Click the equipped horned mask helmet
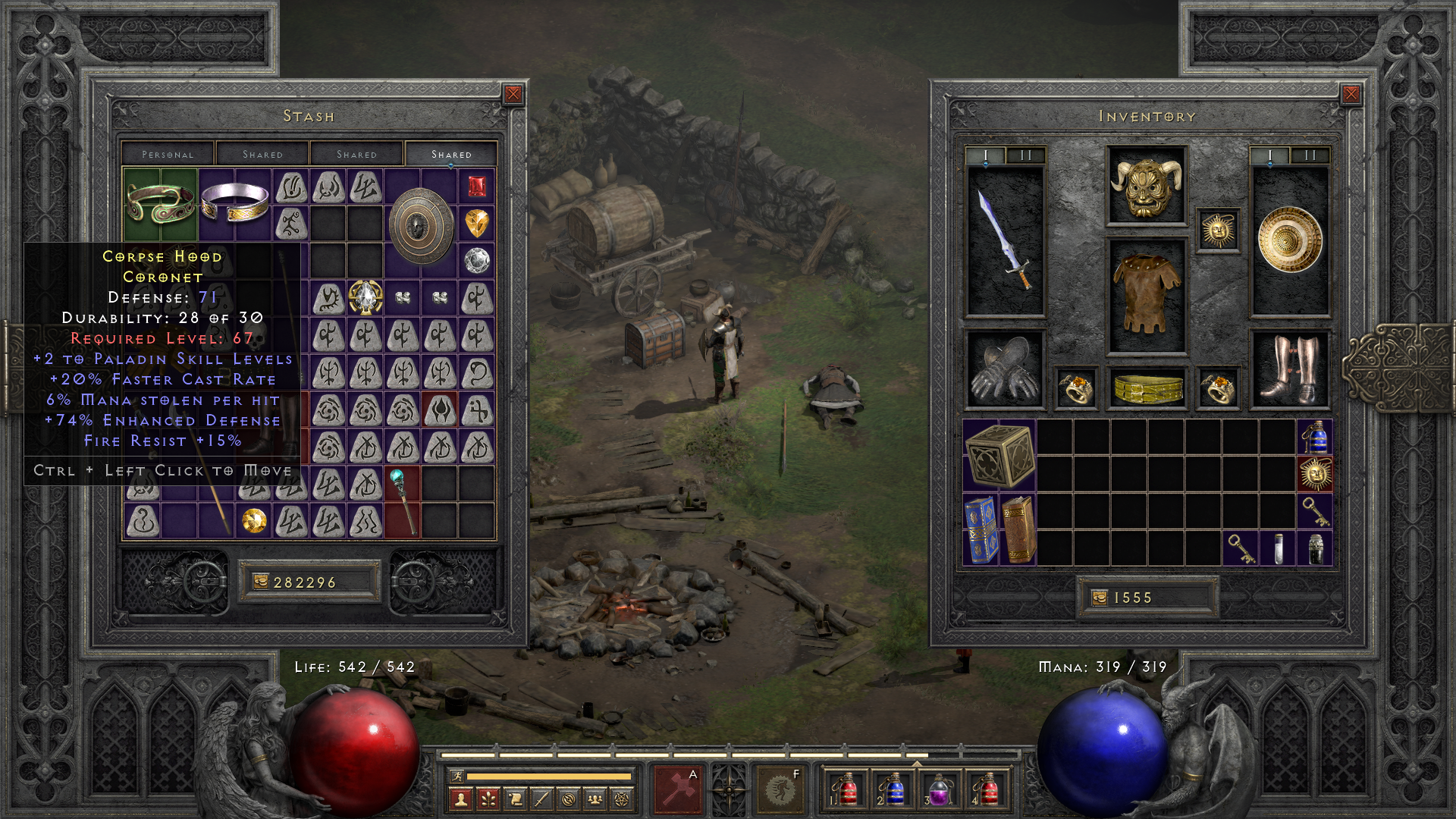Viewport: 1456px width, 819px height. tap(1146, 186)
